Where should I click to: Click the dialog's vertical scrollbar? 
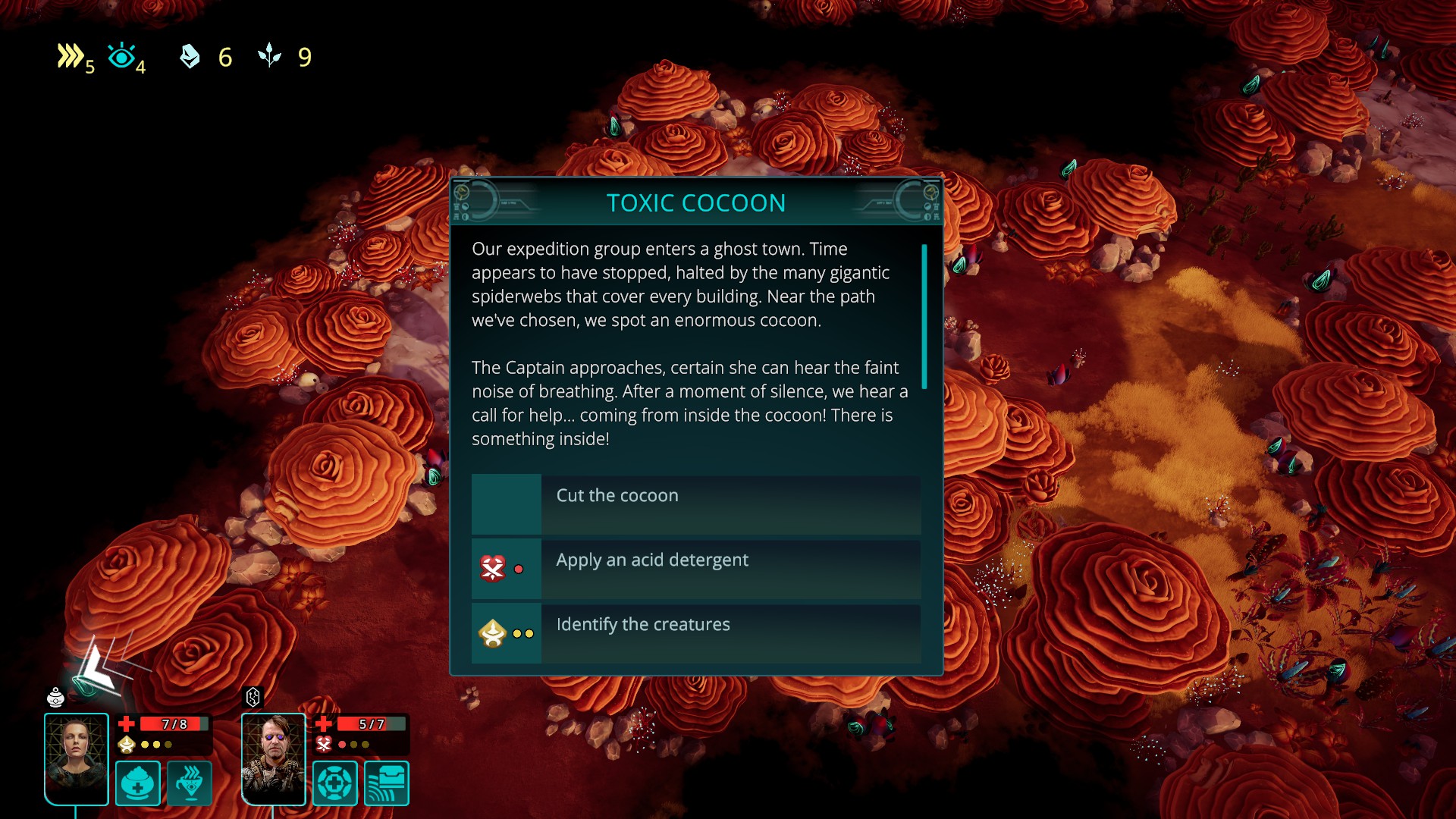924,316
